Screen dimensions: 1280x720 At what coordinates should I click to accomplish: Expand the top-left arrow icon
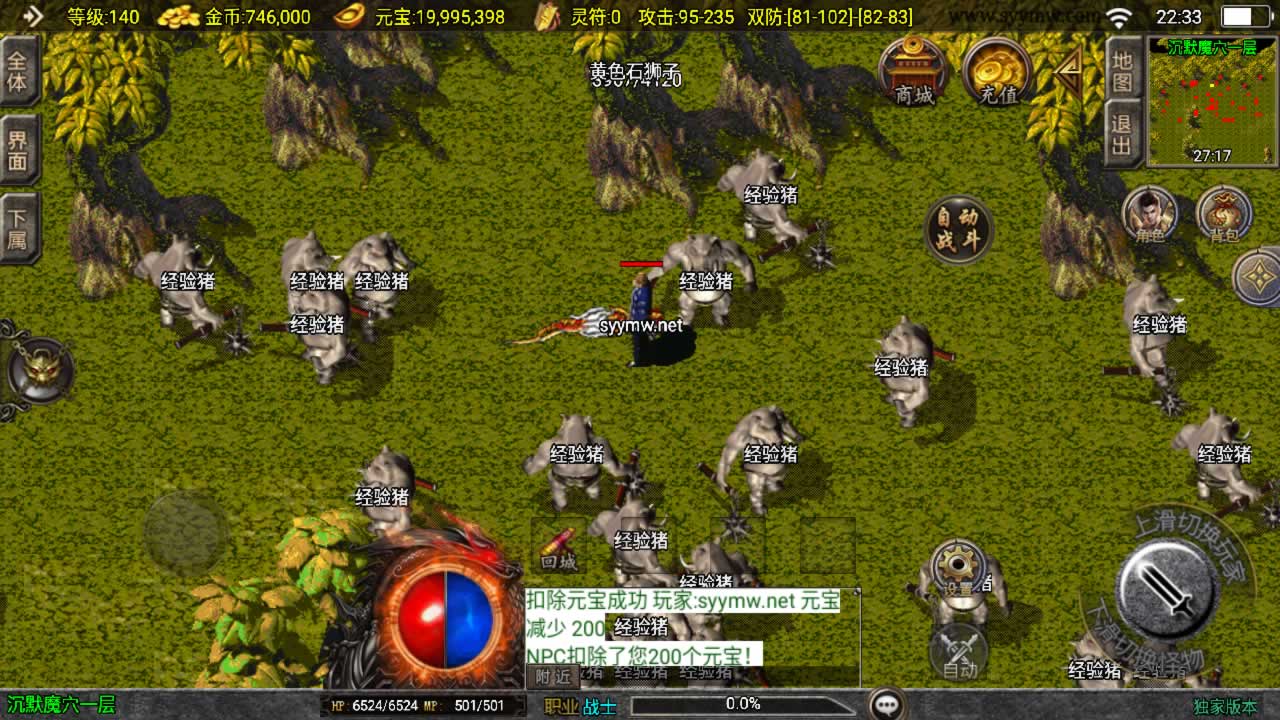(x=32, y=16)
